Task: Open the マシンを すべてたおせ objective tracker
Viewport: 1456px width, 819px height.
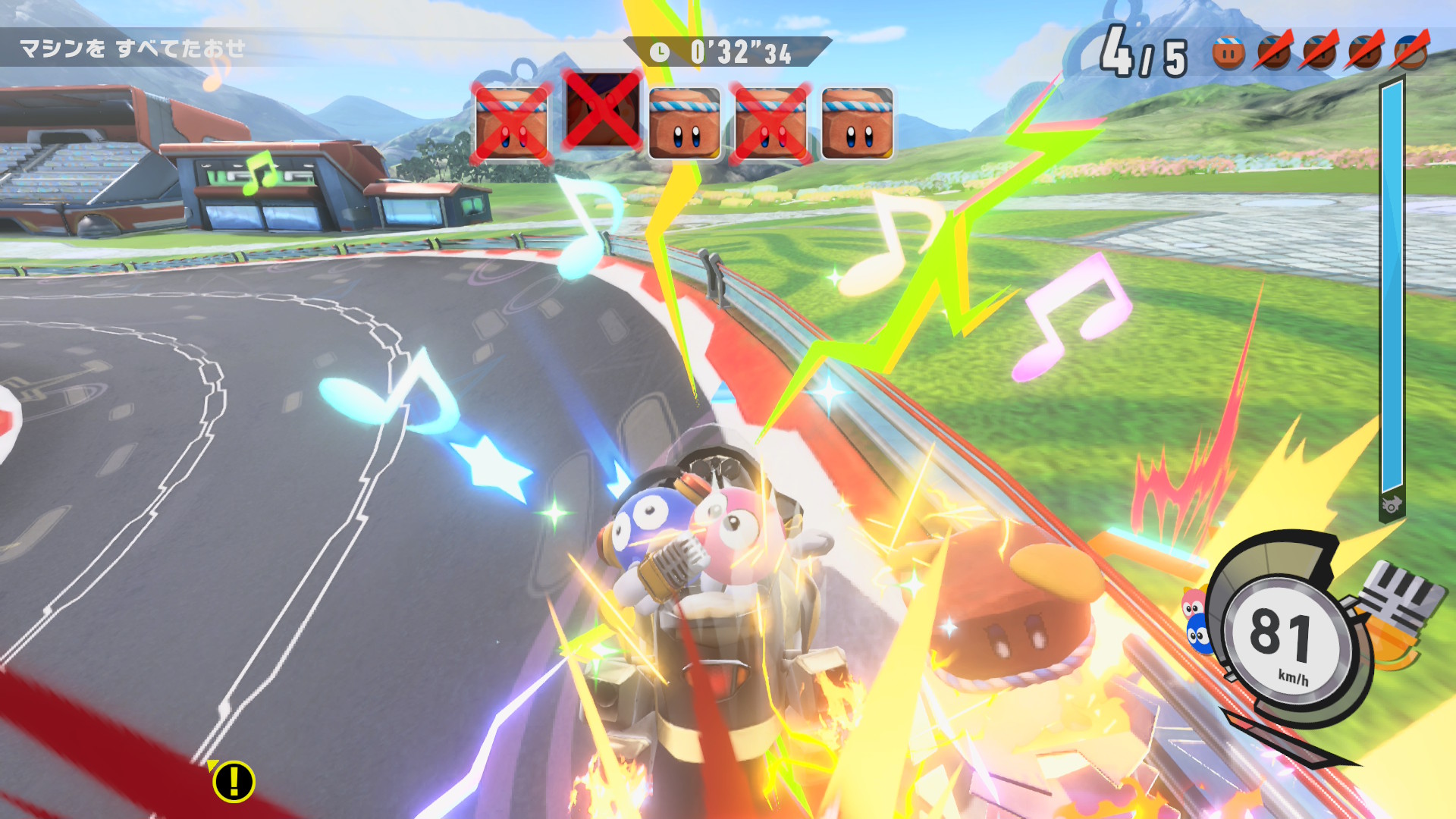Action: (133, 49)
